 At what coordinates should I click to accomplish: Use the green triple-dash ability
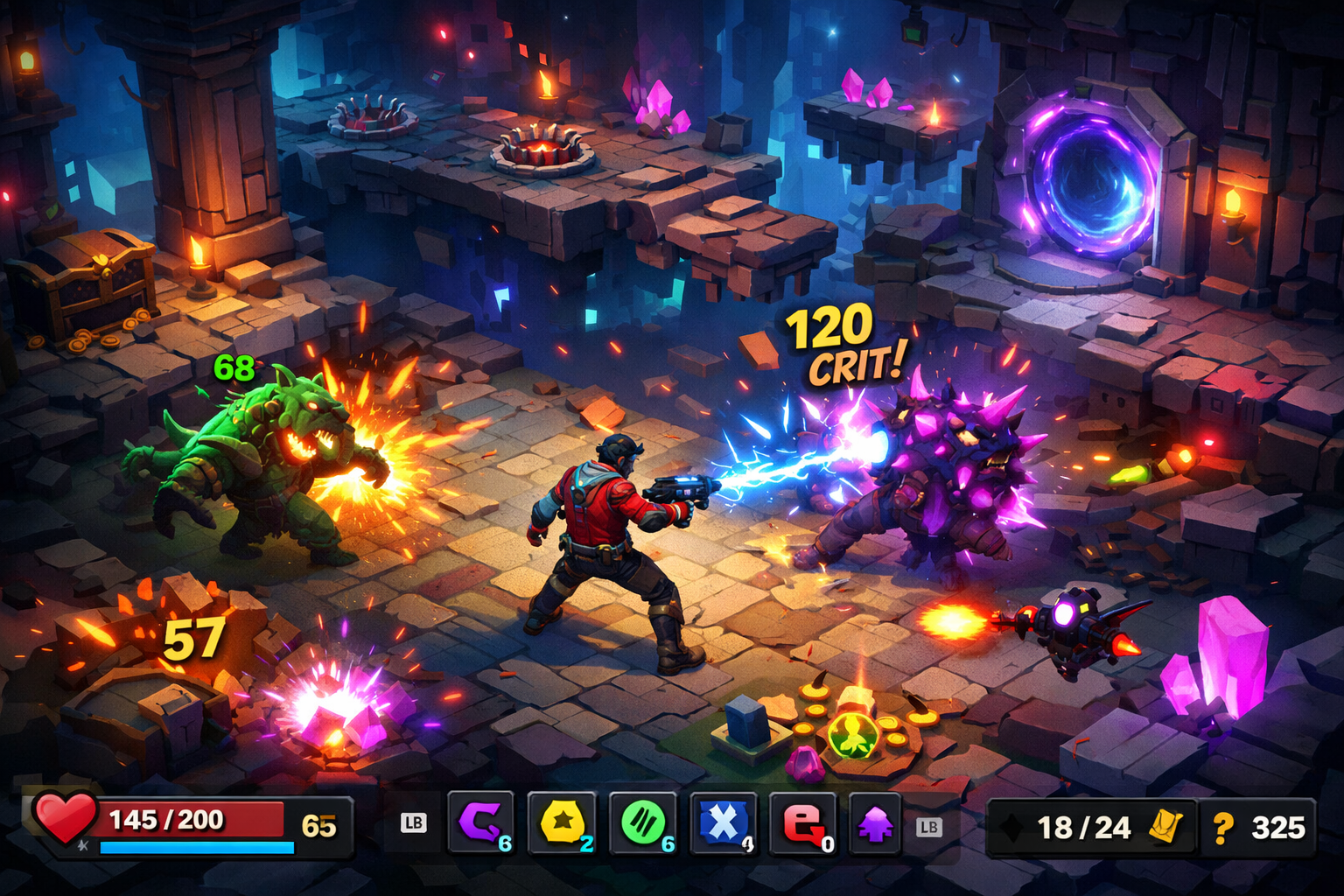tap(641, 822)
